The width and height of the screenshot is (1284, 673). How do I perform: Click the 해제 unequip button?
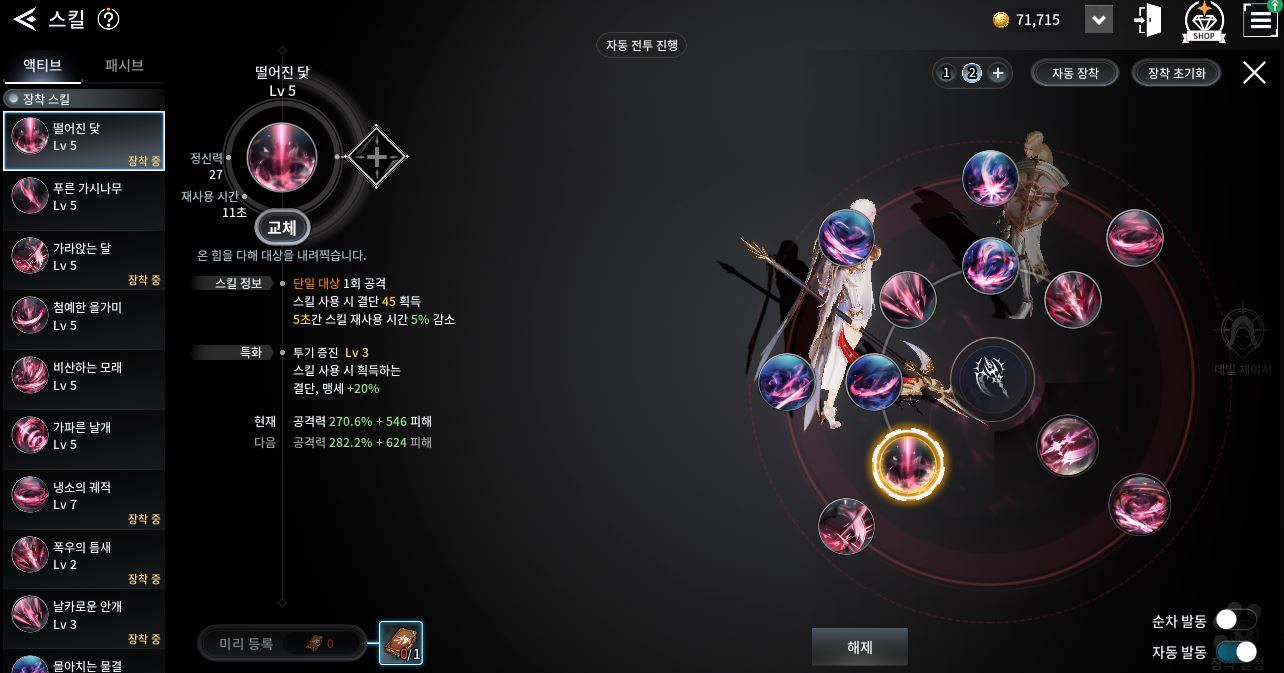pos(859,647)
